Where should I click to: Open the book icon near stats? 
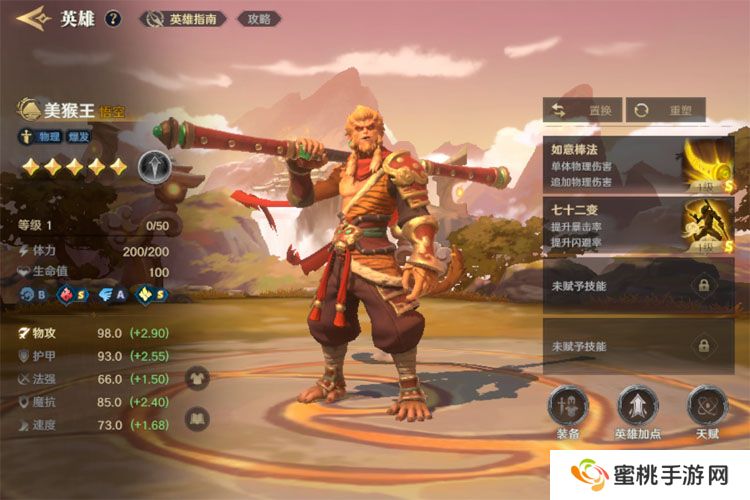pos(197,418)
